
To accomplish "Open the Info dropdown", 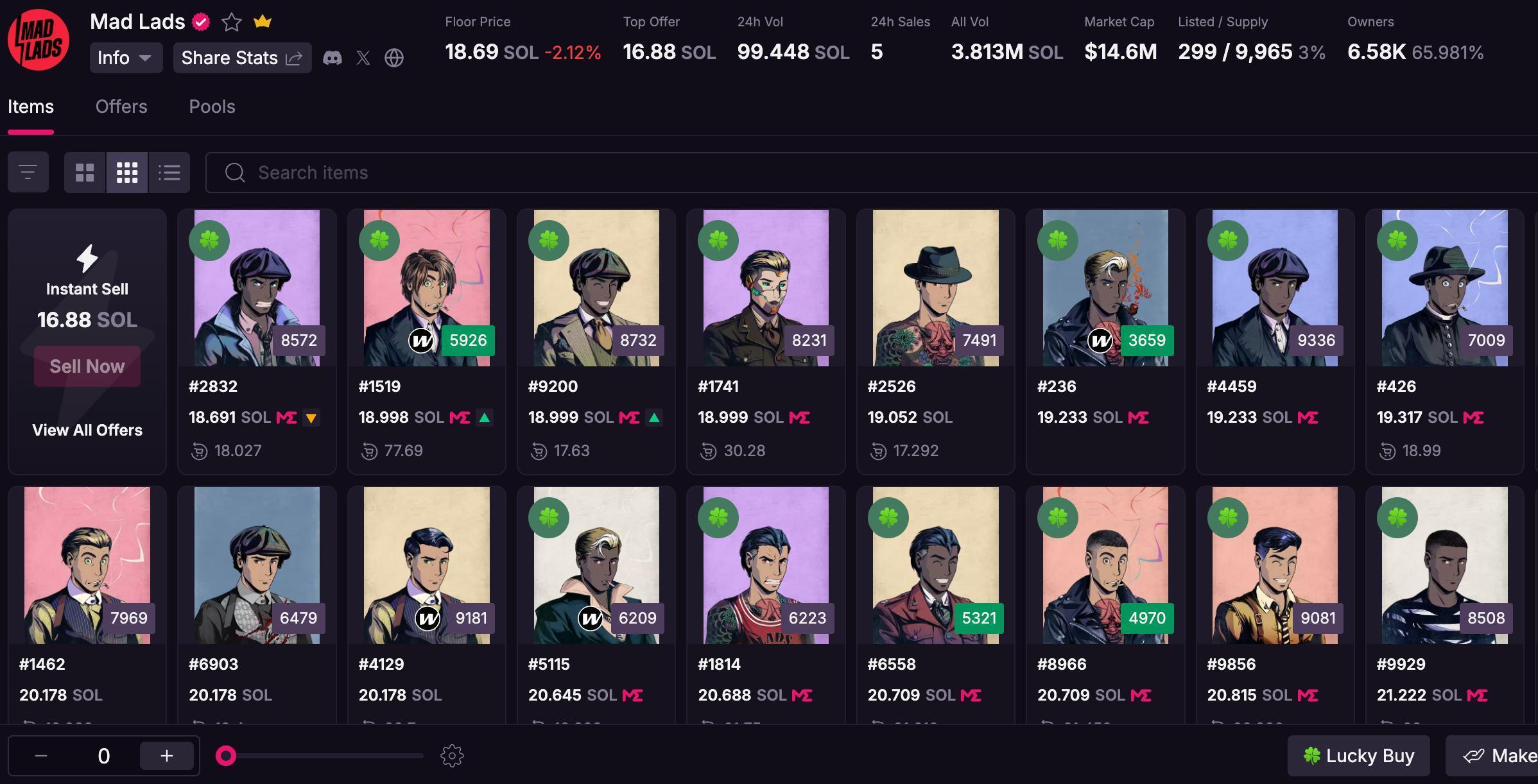I will [126, 58].
